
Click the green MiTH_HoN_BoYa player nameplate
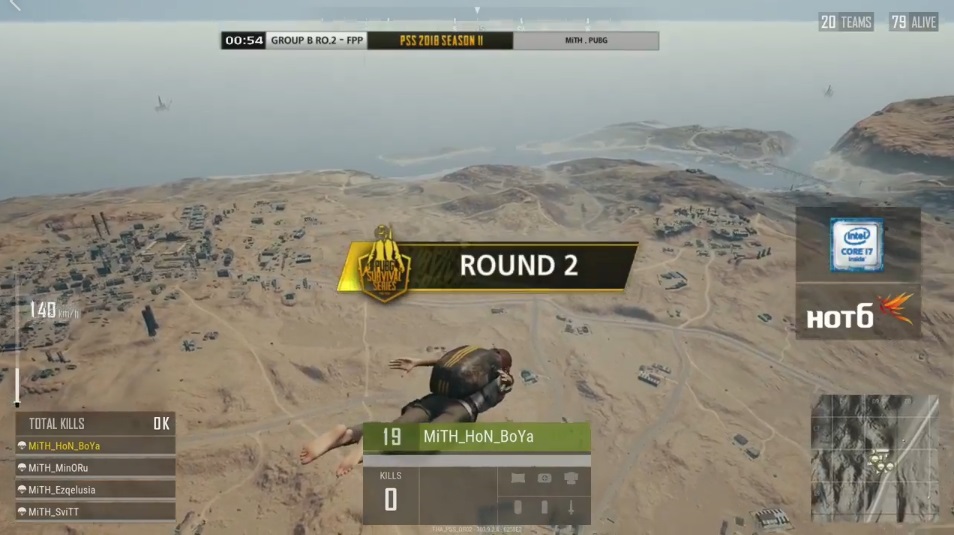pos(476,437)
